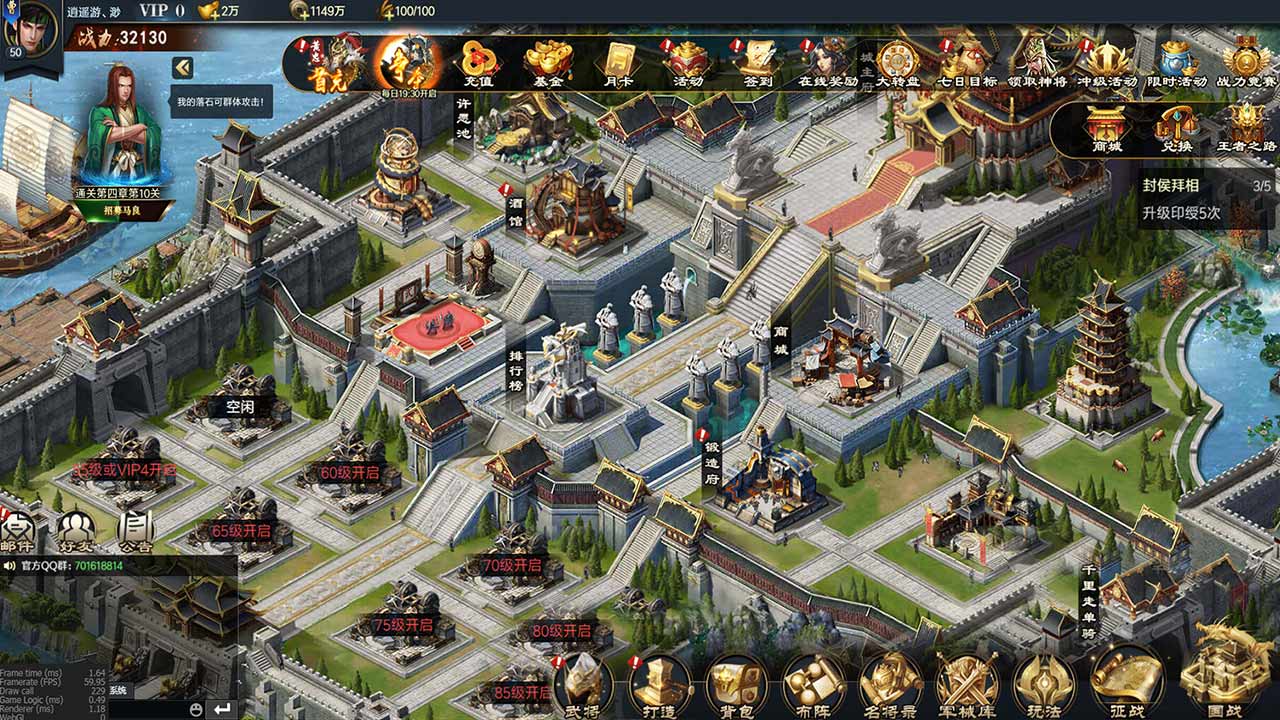Open the 邮件 mail icon
Screen dimensions: 1280x720
click(18, 530)
